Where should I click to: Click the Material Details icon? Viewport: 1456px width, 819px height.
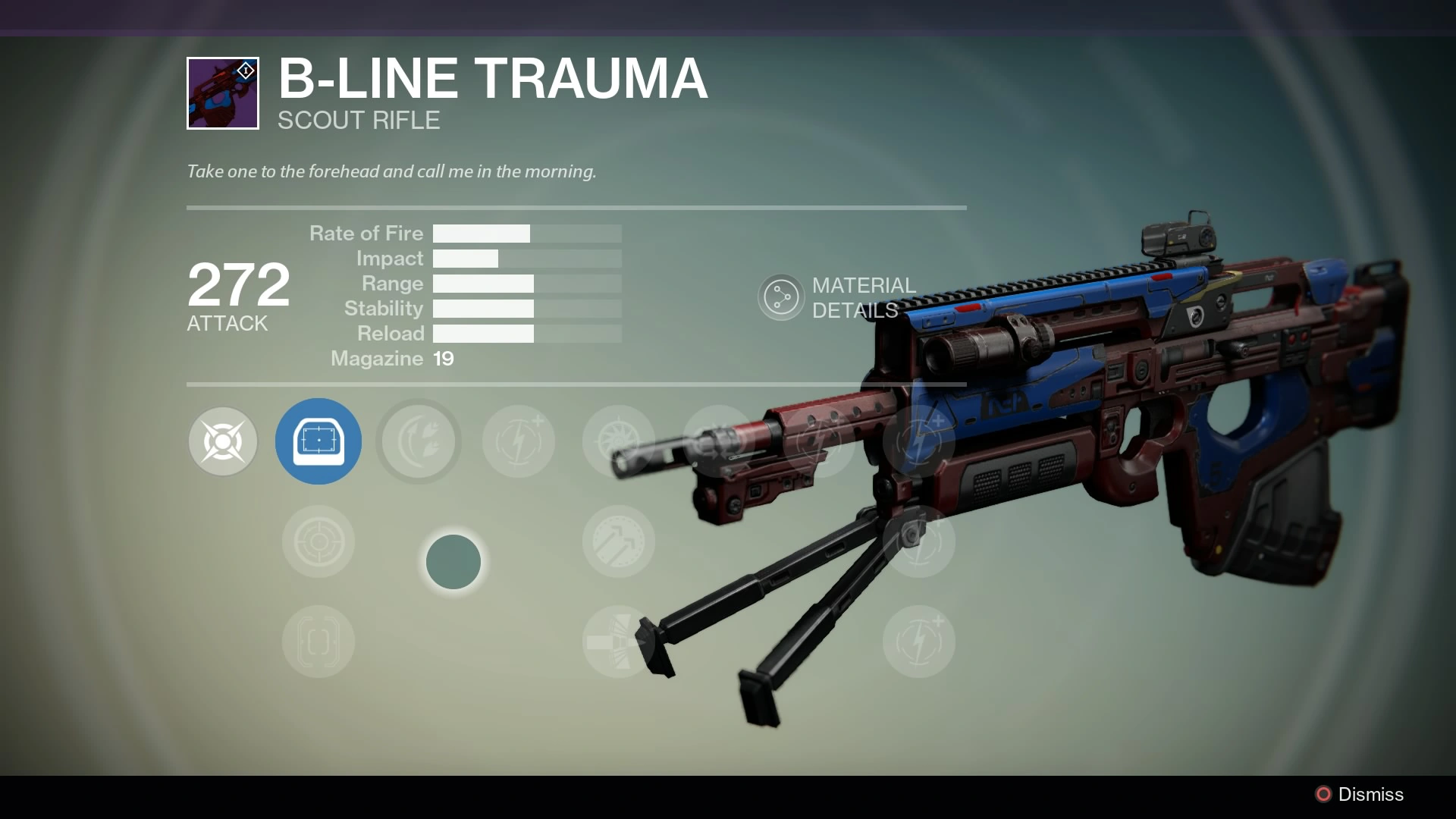click(x=780, y=297)
